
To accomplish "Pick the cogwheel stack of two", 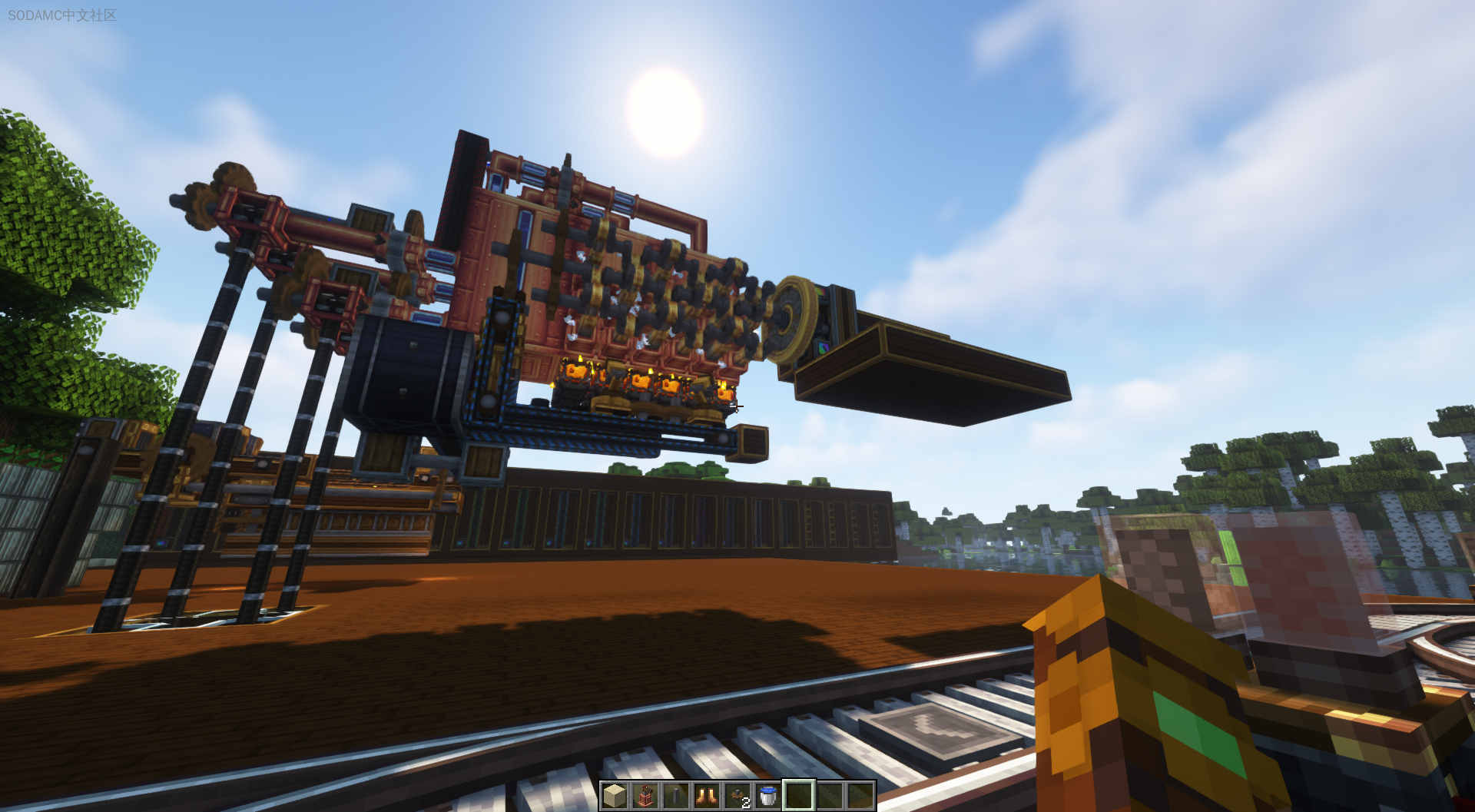I will (737, 796).
